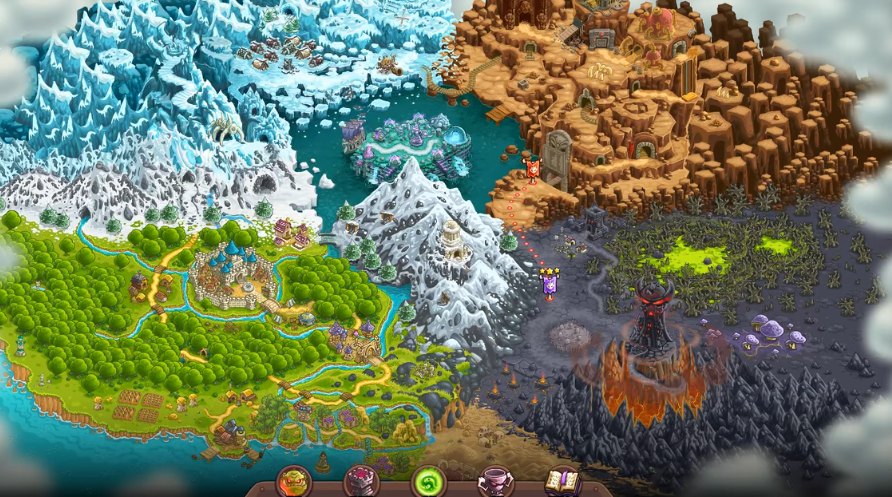Open the green swirl upgrades button
892x497 pixels.
coord(428,481)
